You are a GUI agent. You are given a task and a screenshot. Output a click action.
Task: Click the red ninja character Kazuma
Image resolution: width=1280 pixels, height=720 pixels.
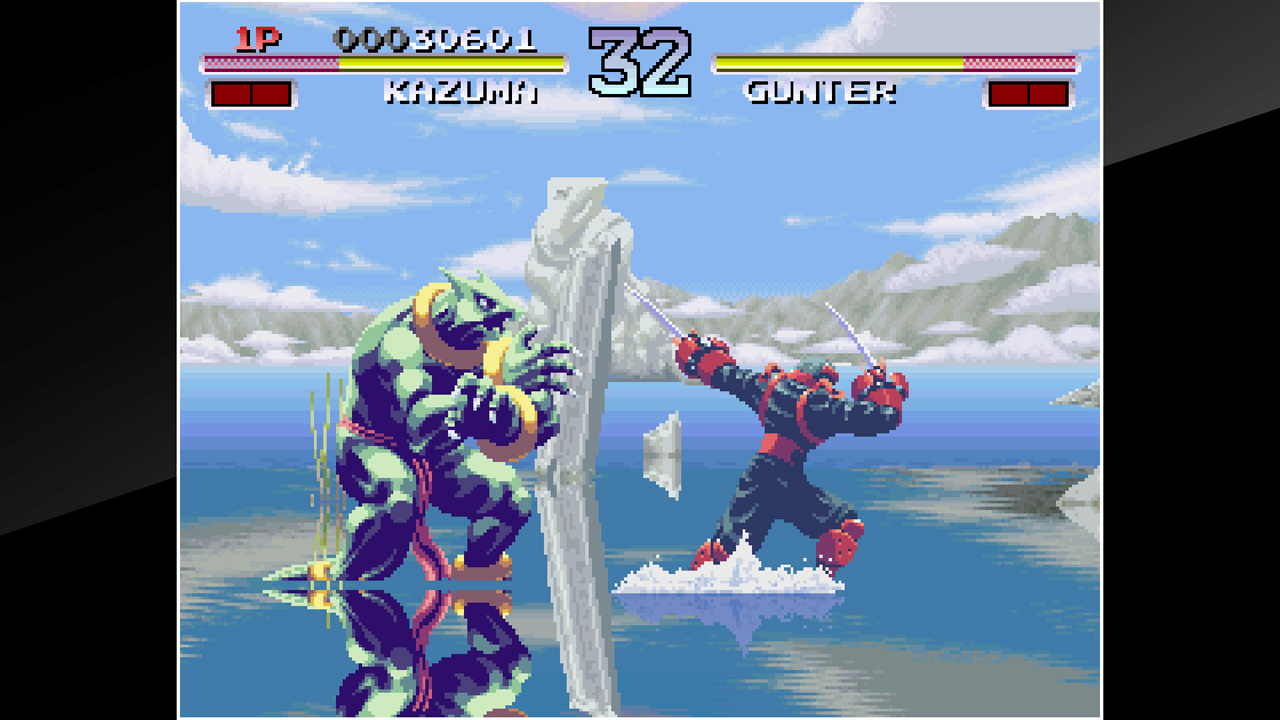point(790,430)
